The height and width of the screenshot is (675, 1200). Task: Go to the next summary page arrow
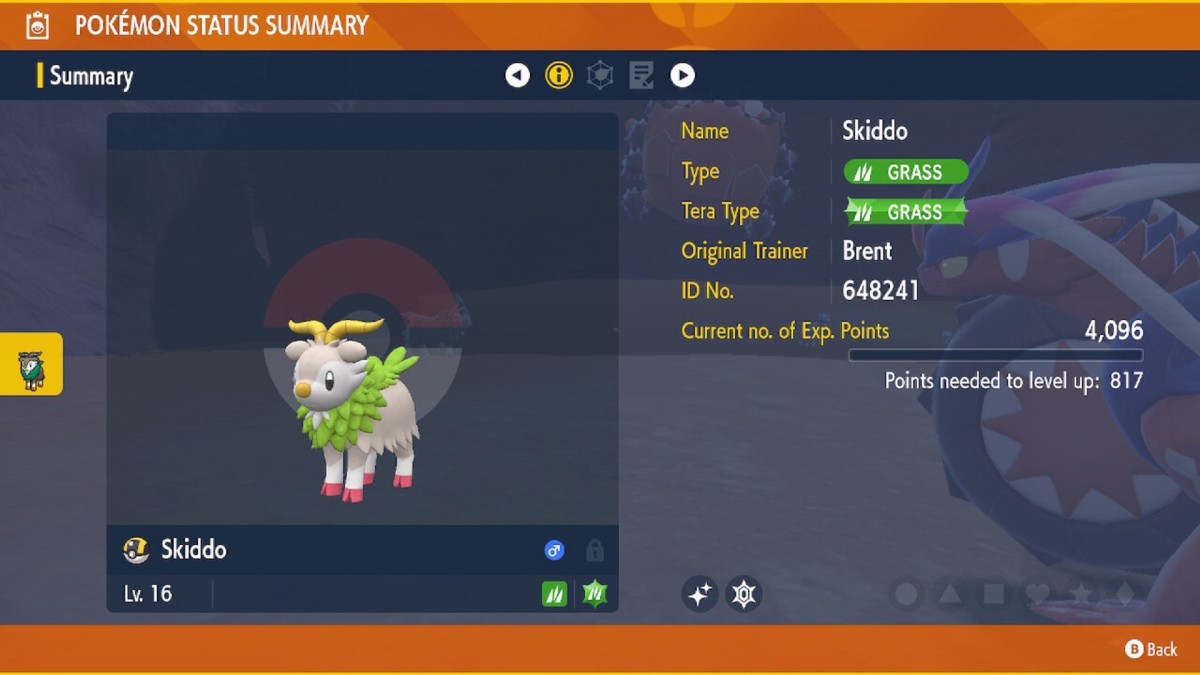[x=682, y=75]
